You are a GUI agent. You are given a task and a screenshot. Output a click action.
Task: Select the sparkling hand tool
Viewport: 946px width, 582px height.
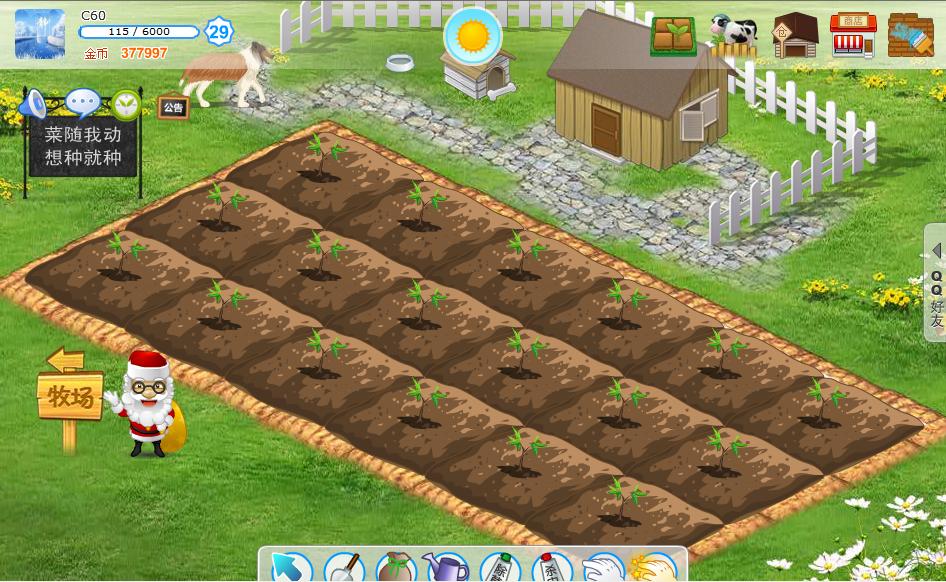pyautogui.click(x=653, y=568)
